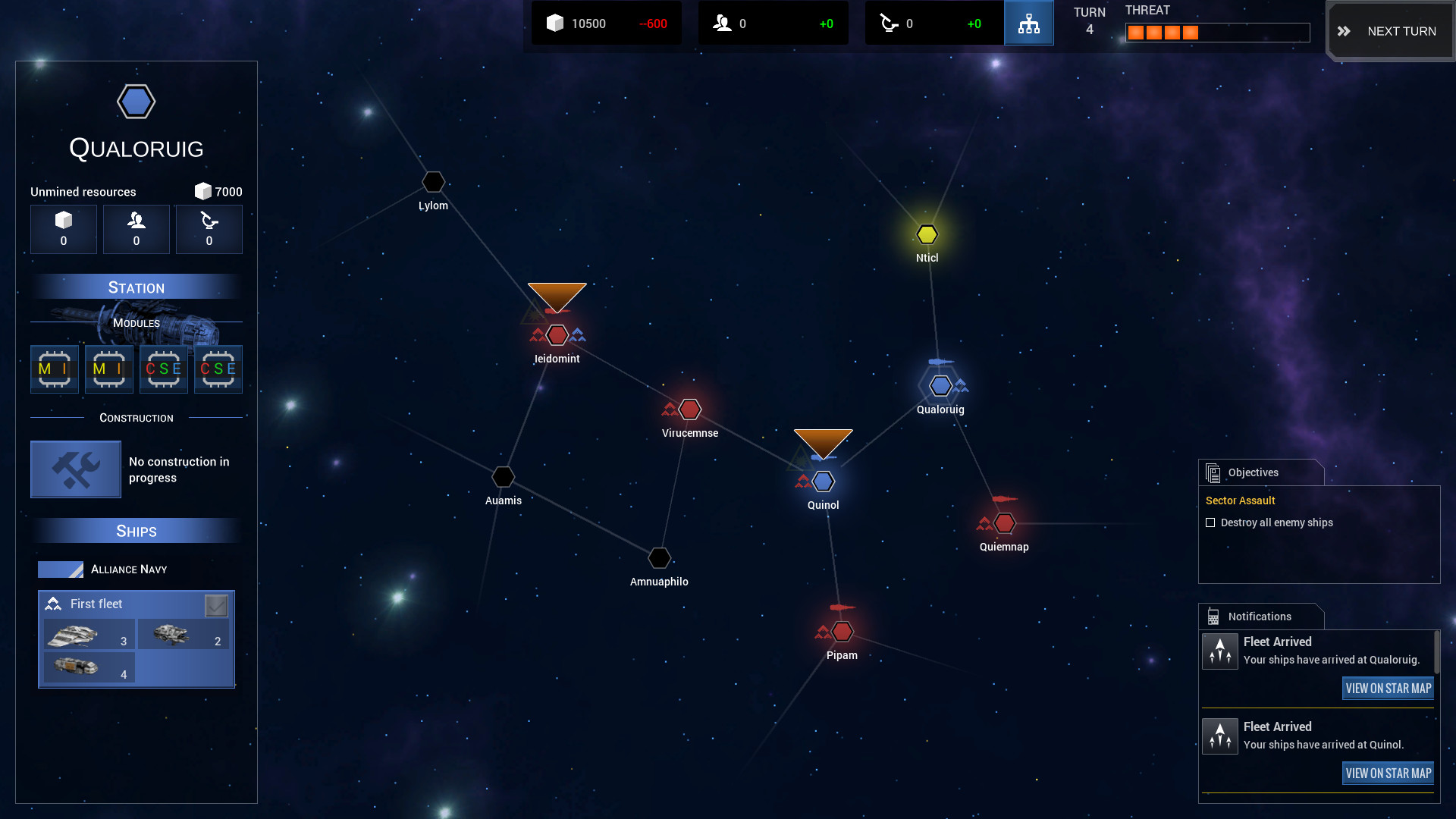Expand the Notifications panel
The width and height of the screenshot is (1456, 819).
coord(1259,616)
